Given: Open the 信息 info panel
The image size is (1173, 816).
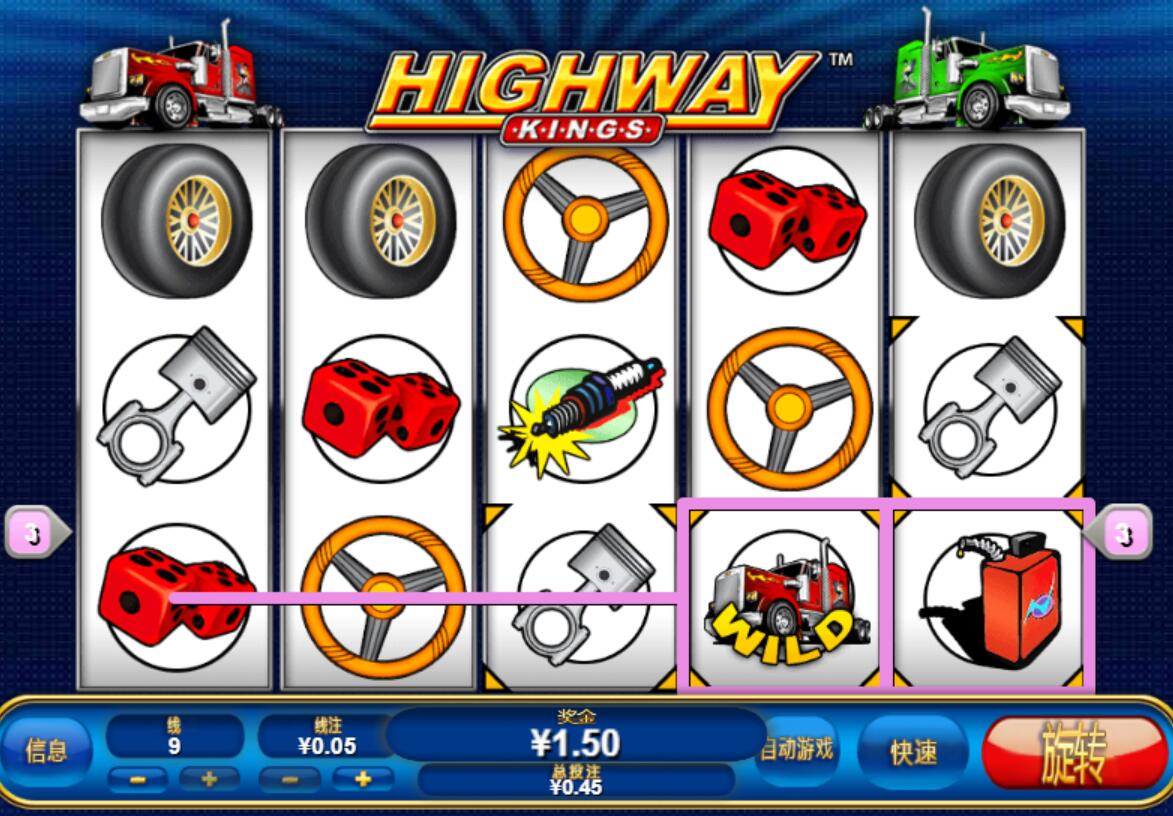Looking at the screenshot, I should pyautogui.click(x=46, y=751).
